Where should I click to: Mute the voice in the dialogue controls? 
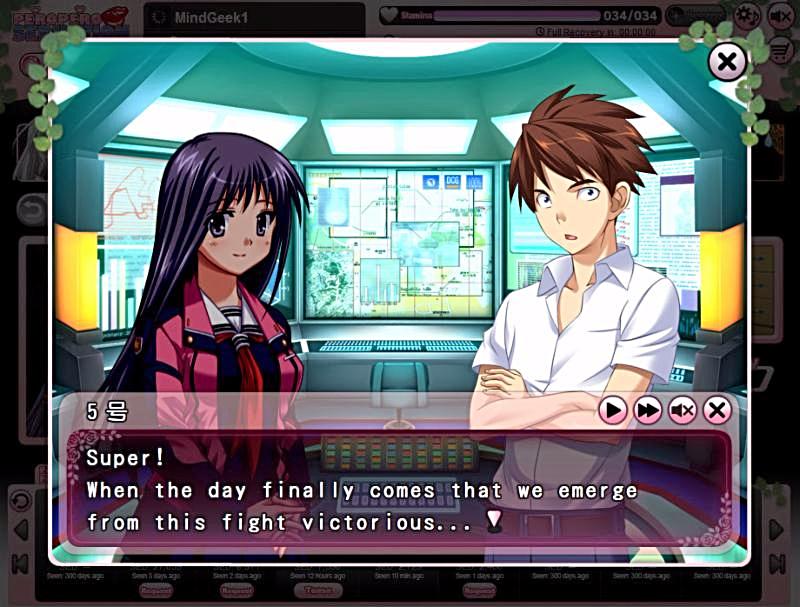[682, 410]
